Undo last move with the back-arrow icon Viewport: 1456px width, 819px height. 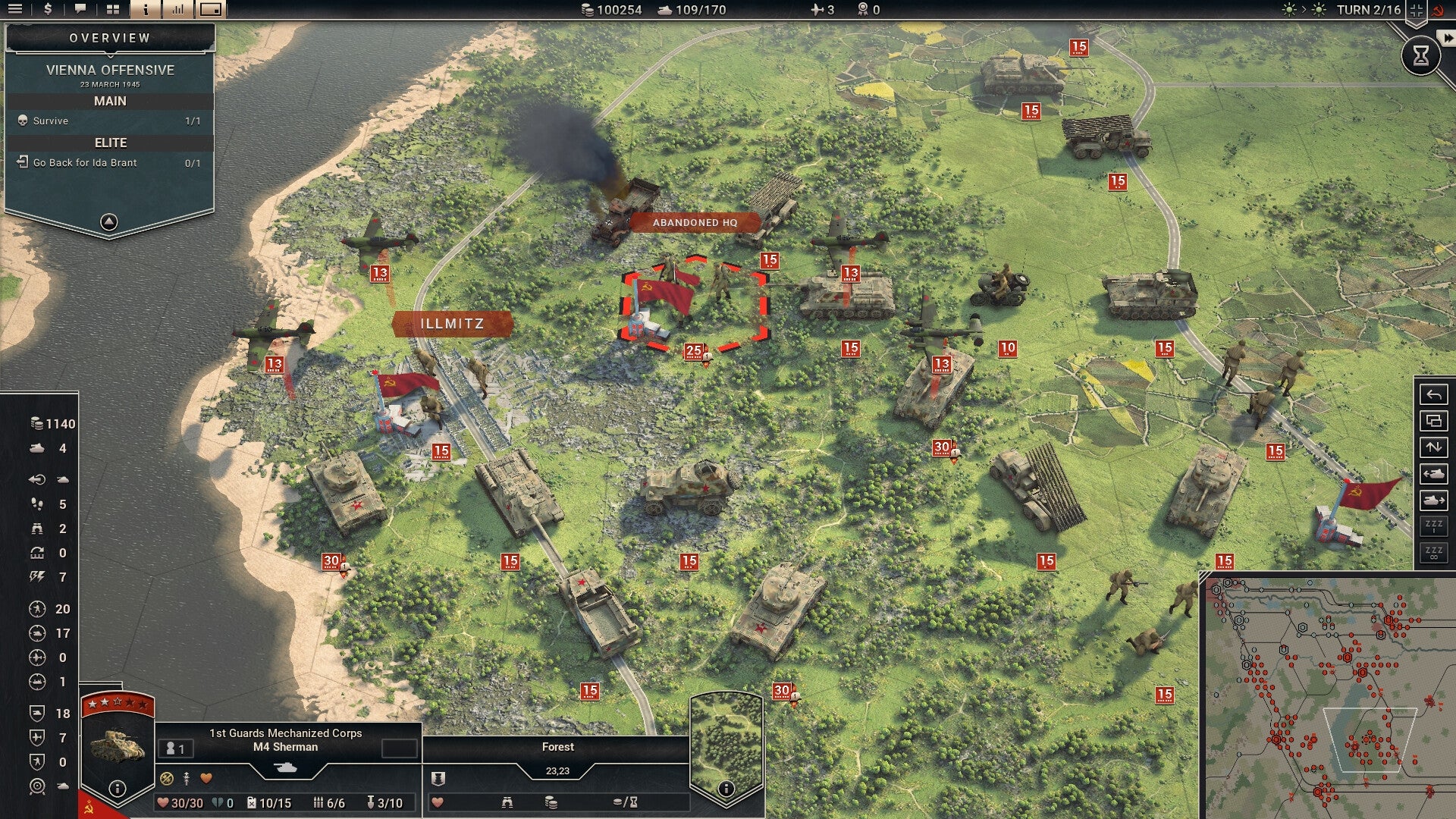pyautogui.click(x=1433, y=394)
